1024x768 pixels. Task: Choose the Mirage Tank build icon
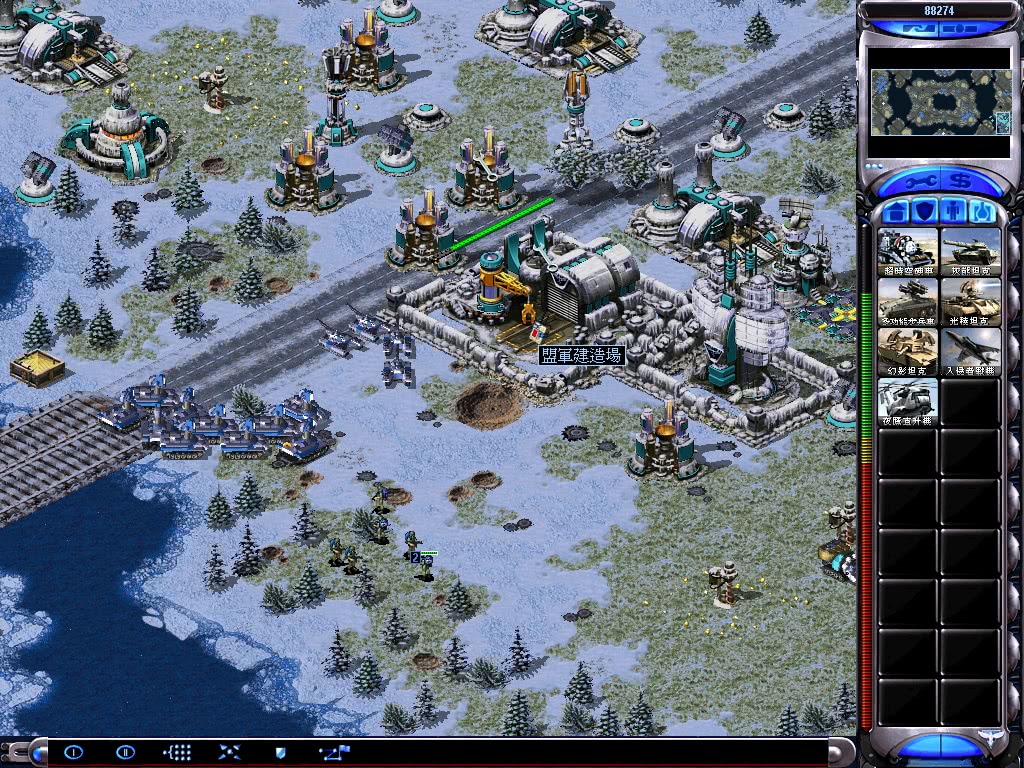click(x=908, y=352)
